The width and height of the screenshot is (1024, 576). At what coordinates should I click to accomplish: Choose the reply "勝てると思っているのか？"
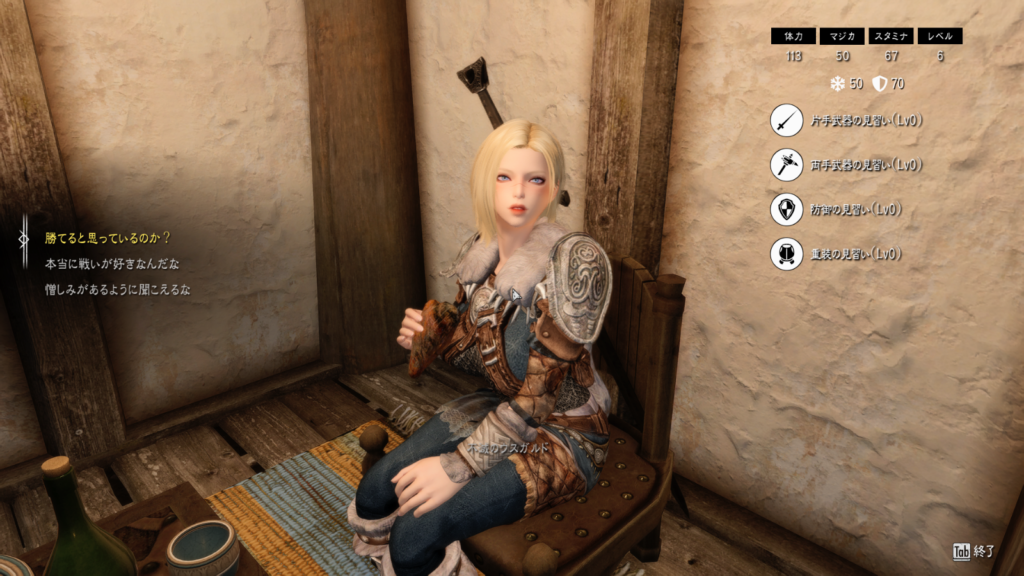[108, 238]
